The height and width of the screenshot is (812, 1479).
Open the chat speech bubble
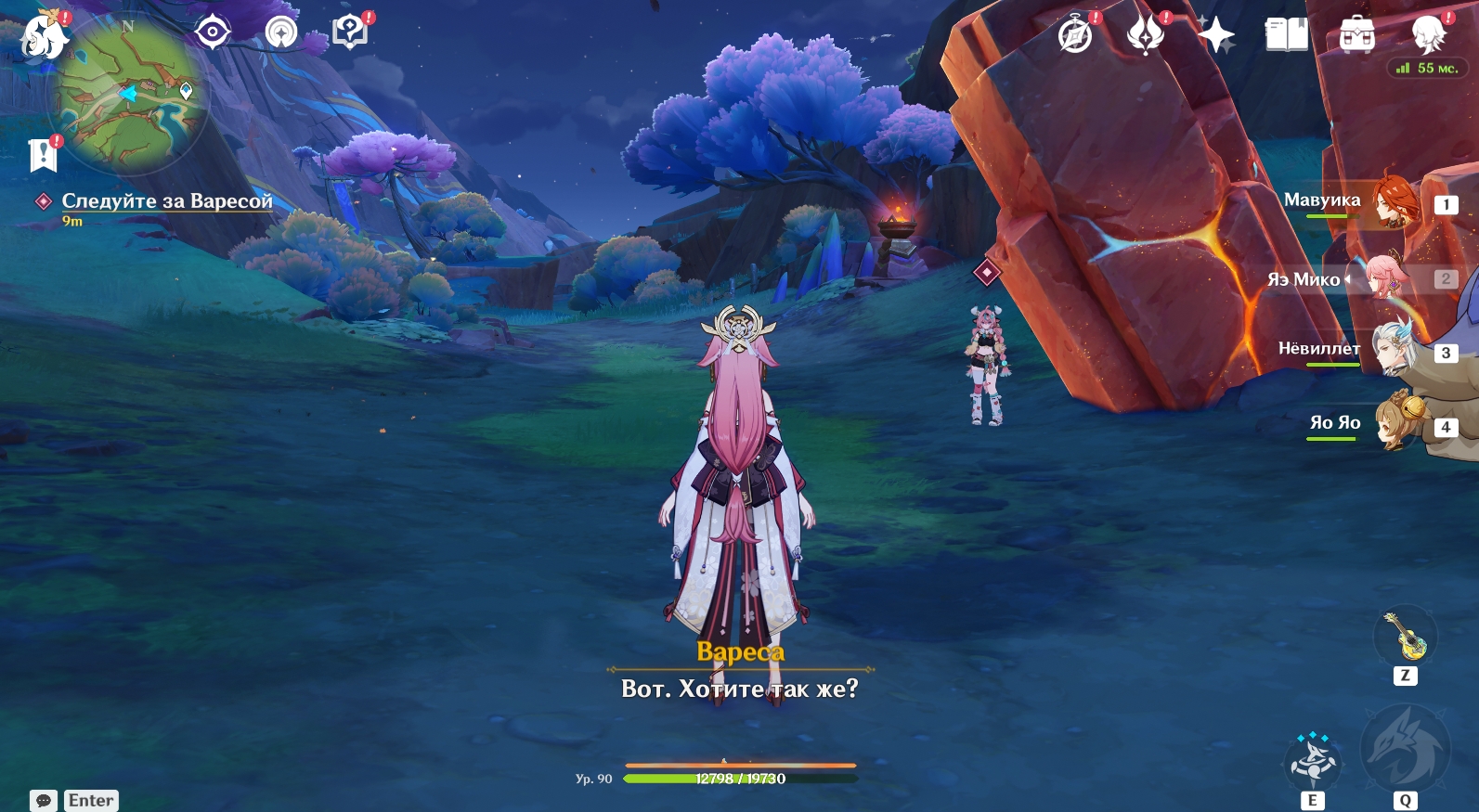(44, 800)
